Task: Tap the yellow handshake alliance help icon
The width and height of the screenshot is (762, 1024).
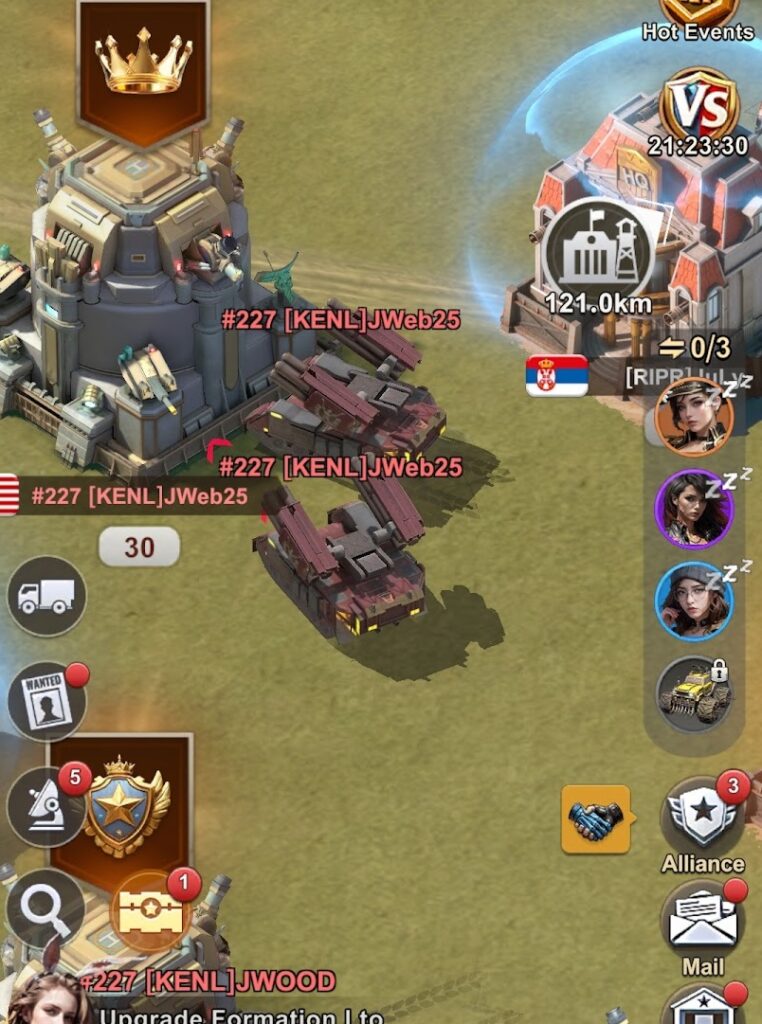Action: point(596,819)
